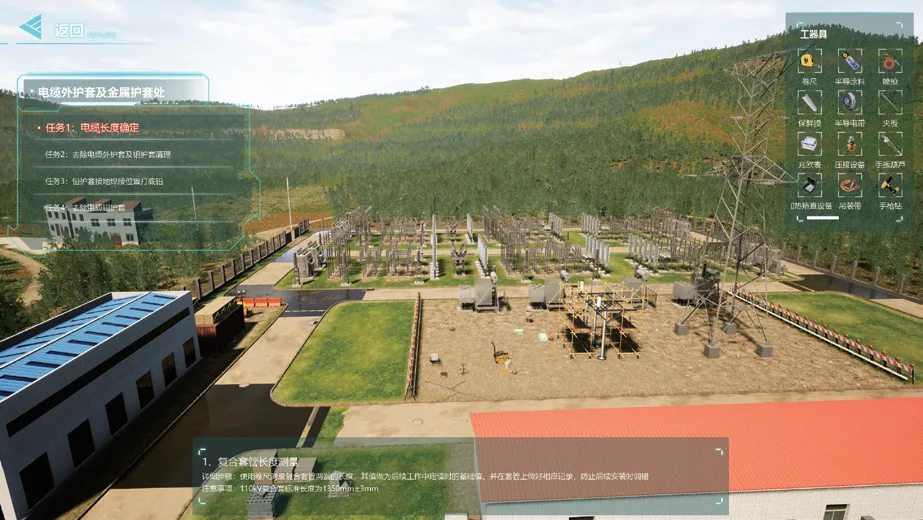Choose the 夹板 splint tool
This screenshot has width=923, height=520.
click(889, 102)
